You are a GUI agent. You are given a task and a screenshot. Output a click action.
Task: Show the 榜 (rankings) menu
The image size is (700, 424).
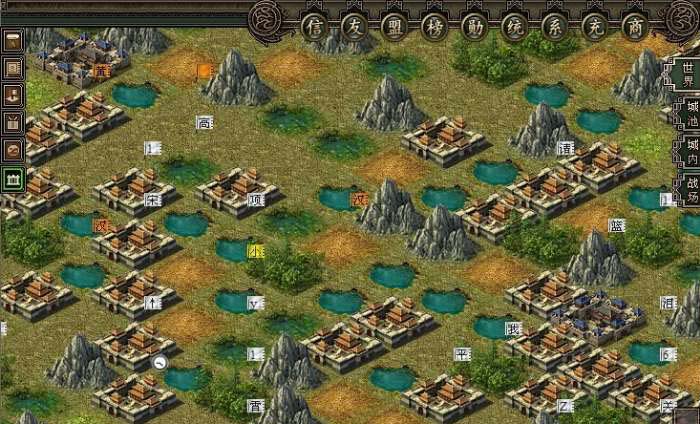(x=432, y=27)
